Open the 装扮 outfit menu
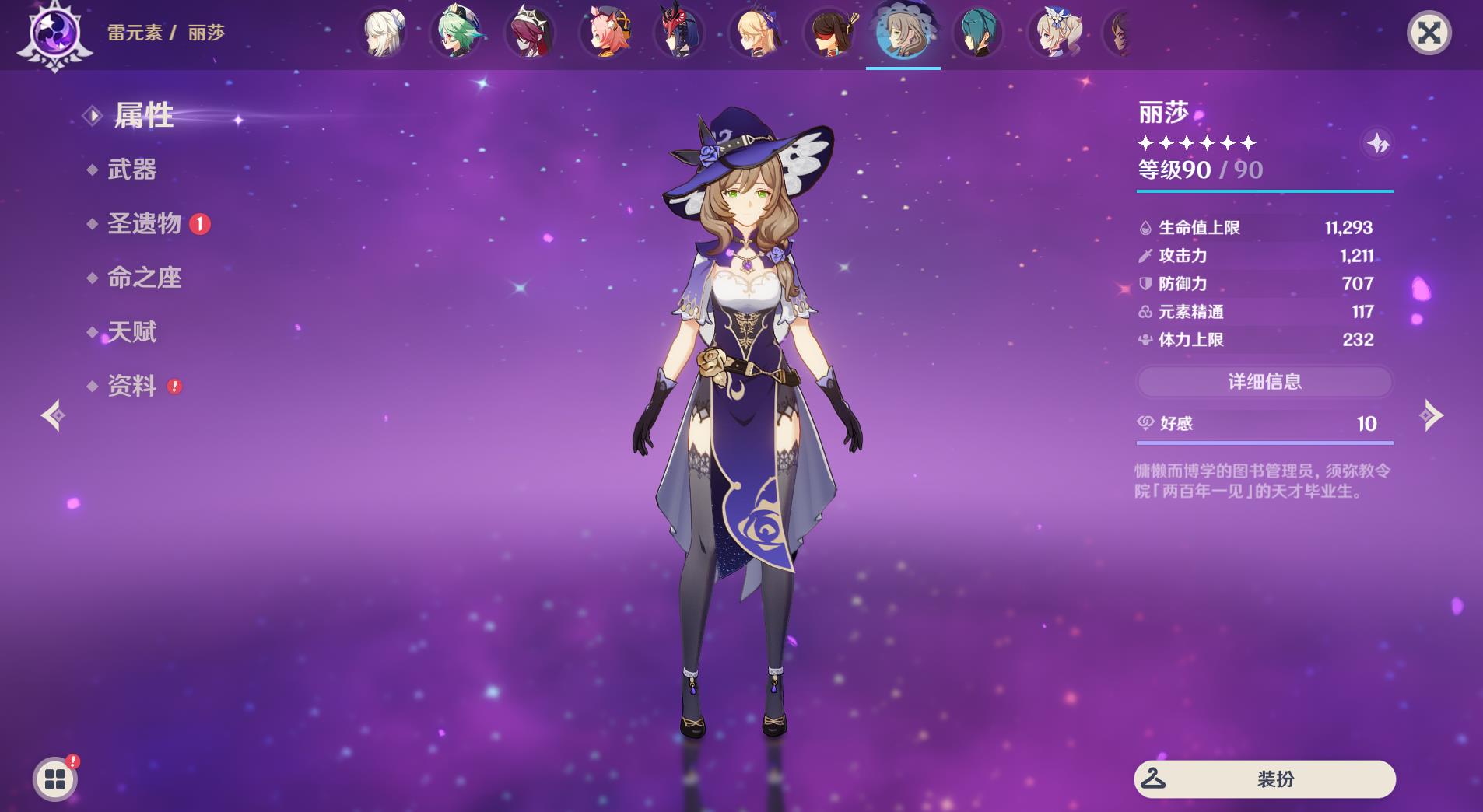The width and height of the screenshot is (1483, 812). coord(1264,779)
